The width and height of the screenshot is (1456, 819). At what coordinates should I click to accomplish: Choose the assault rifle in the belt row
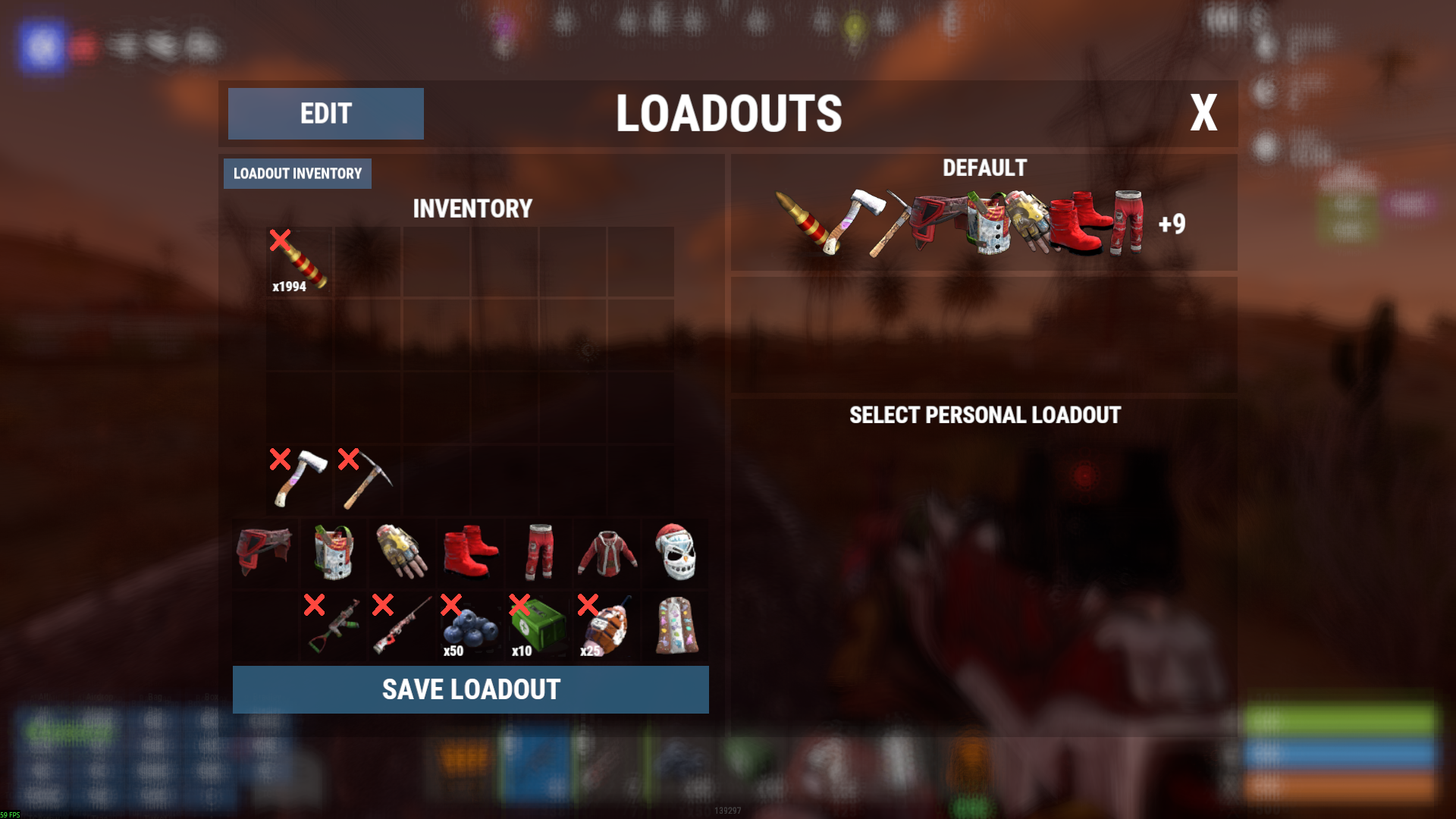[334, 626]
